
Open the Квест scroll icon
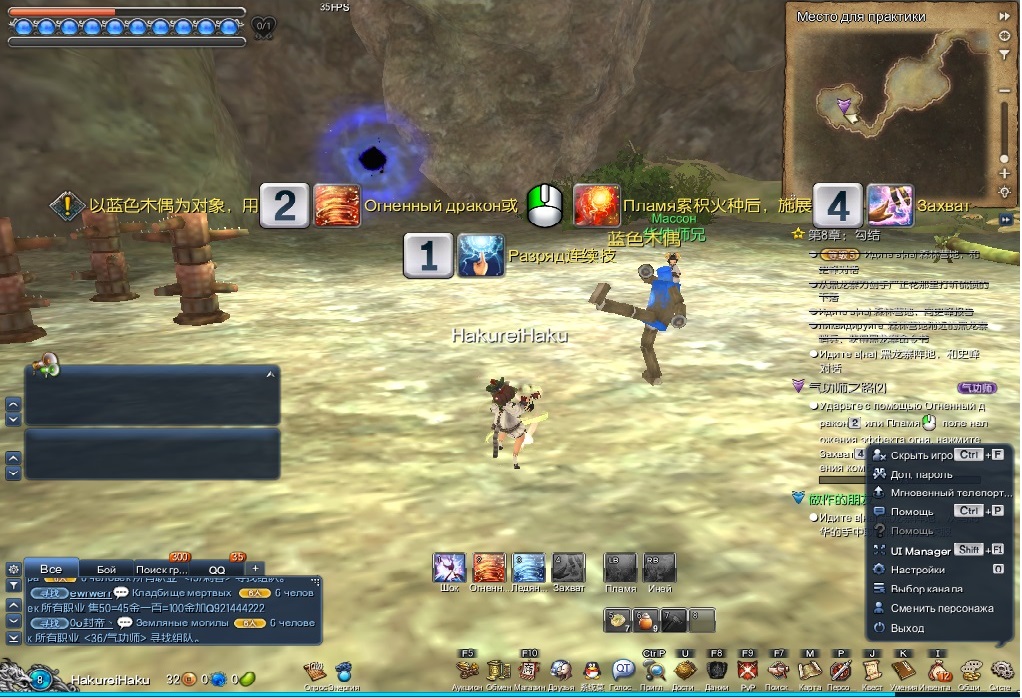coord(871,670)
